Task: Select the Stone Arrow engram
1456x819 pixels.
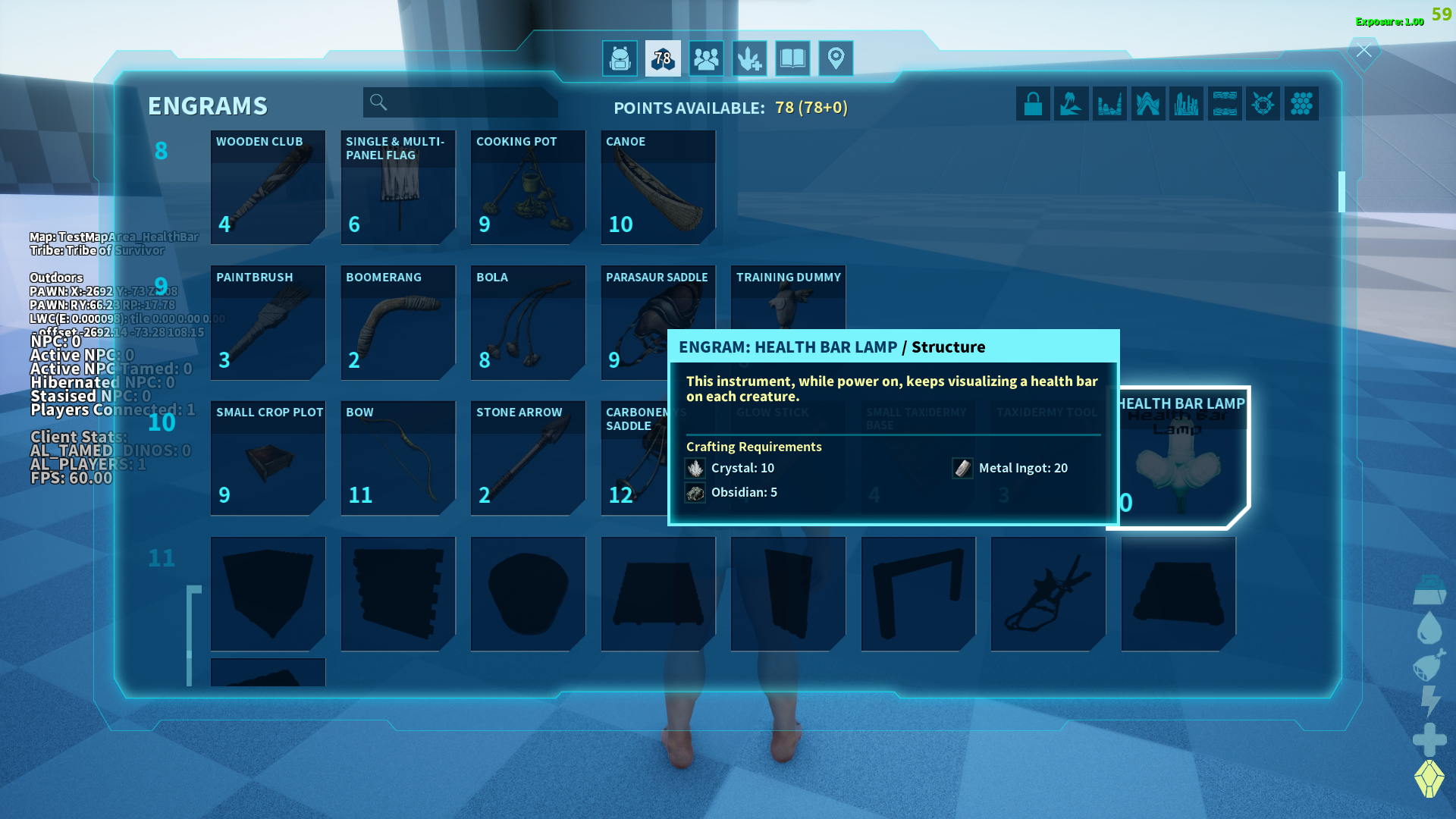Action: pos(528,458)
